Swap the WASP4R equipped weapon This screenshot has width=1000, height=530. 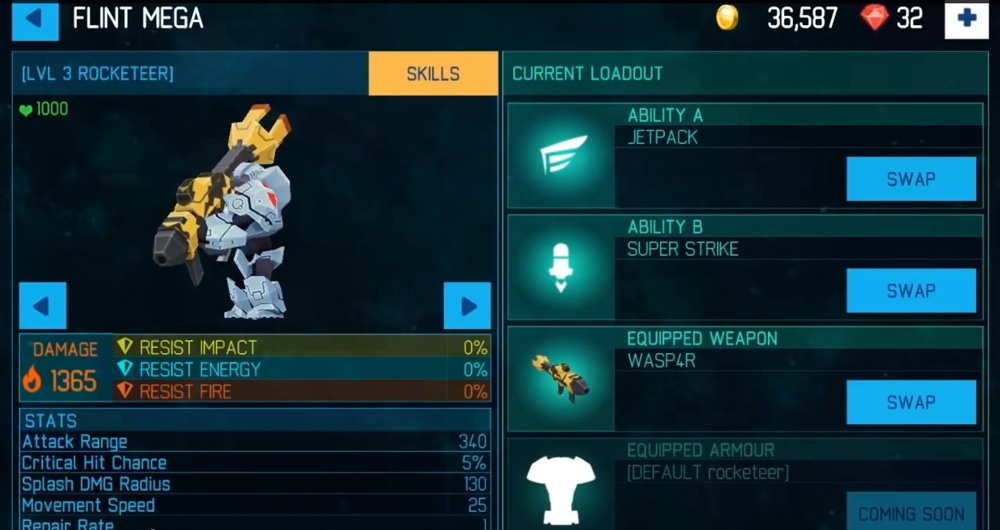pos(911,402)
